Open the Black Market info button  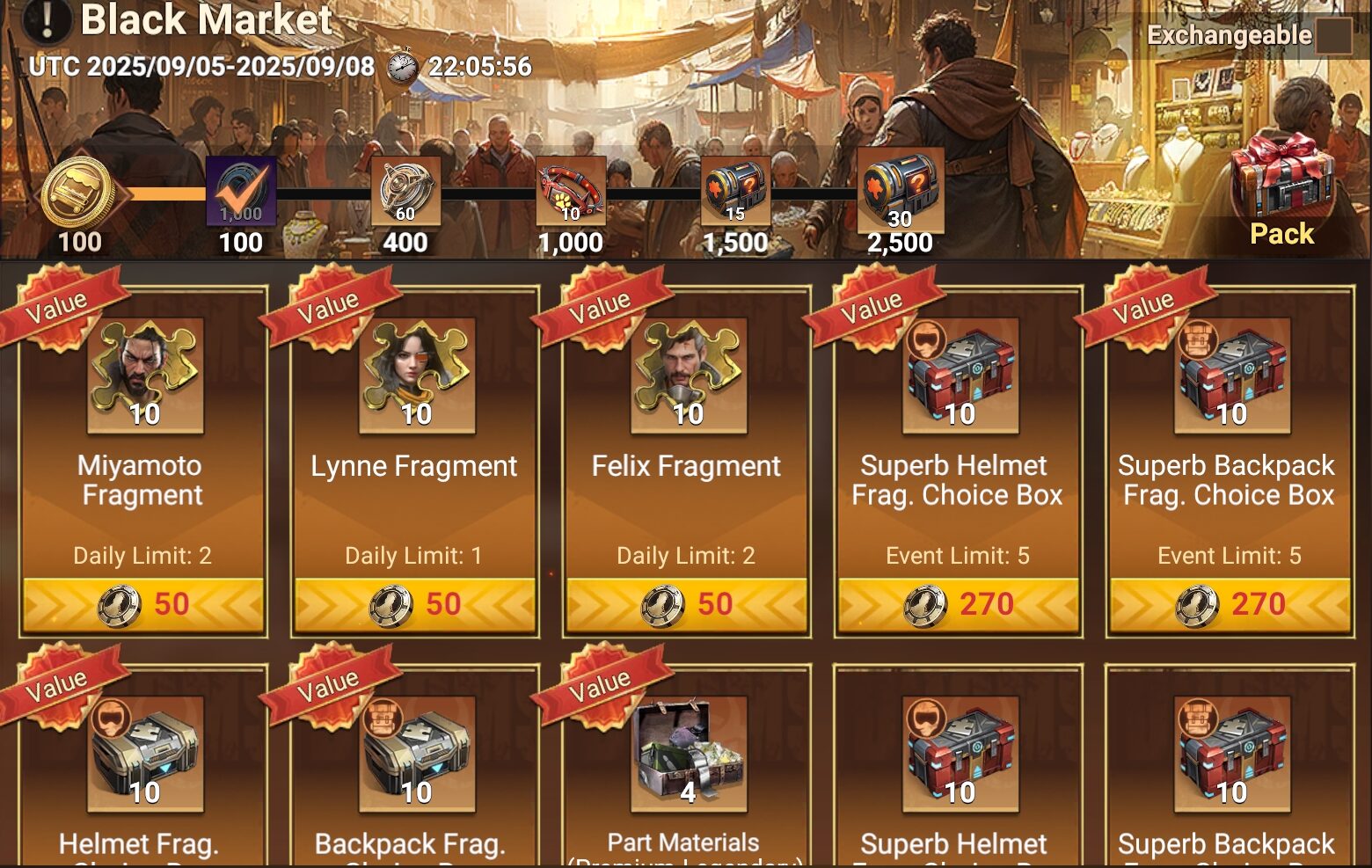point(46,19)
